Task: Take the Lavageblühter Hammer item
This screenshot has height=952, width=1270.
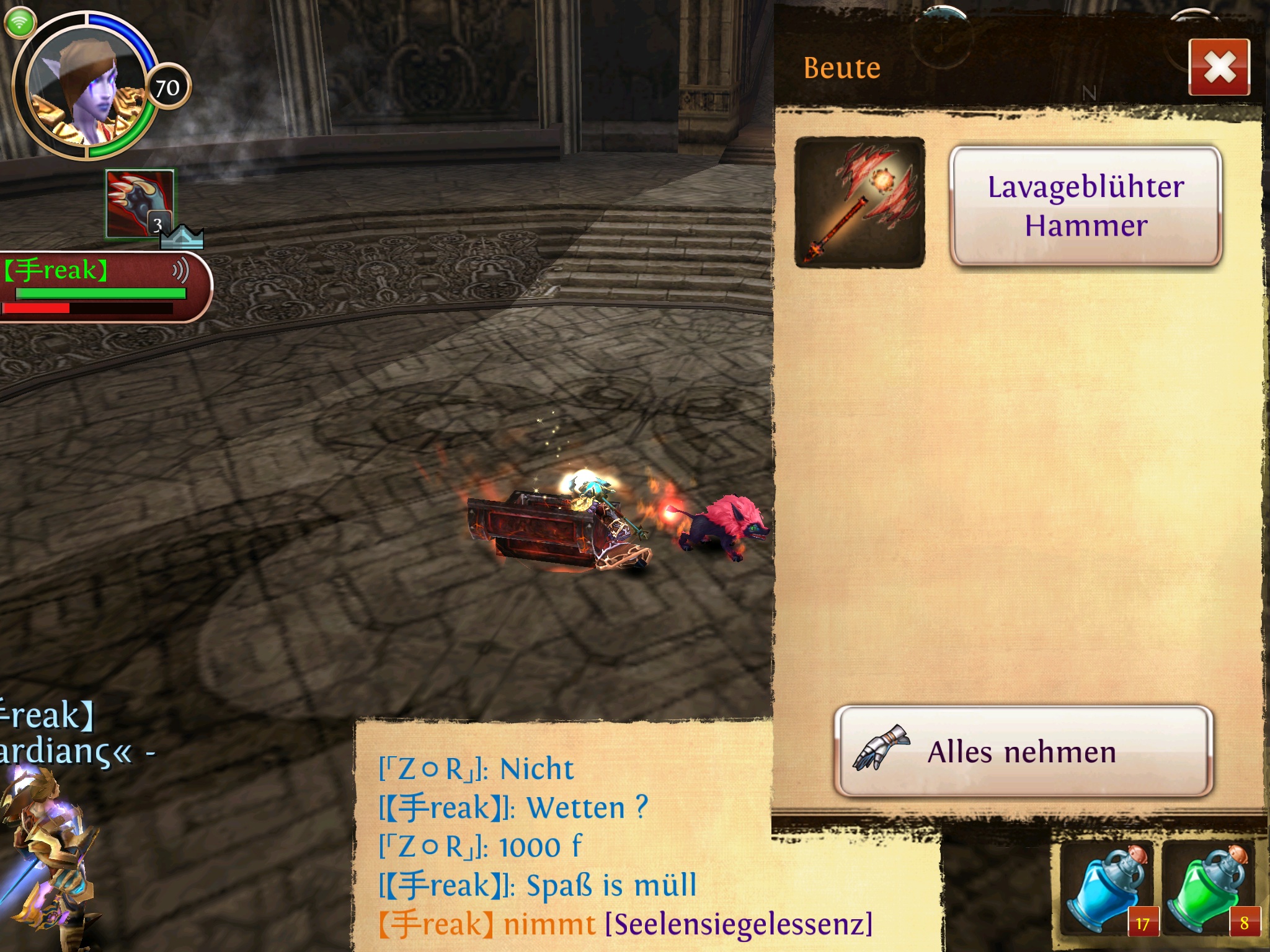Action: pyautogui.click(x=1085, y=206)
